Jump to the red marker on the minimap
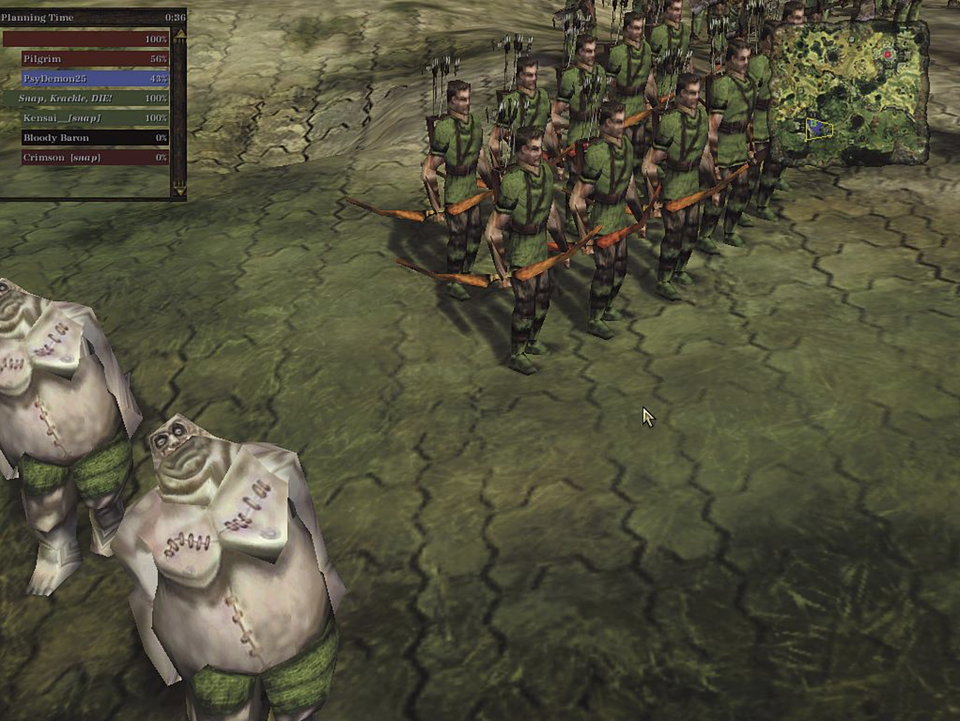The image size is (960, 721). pyautogui.click(x=887, y=54)
